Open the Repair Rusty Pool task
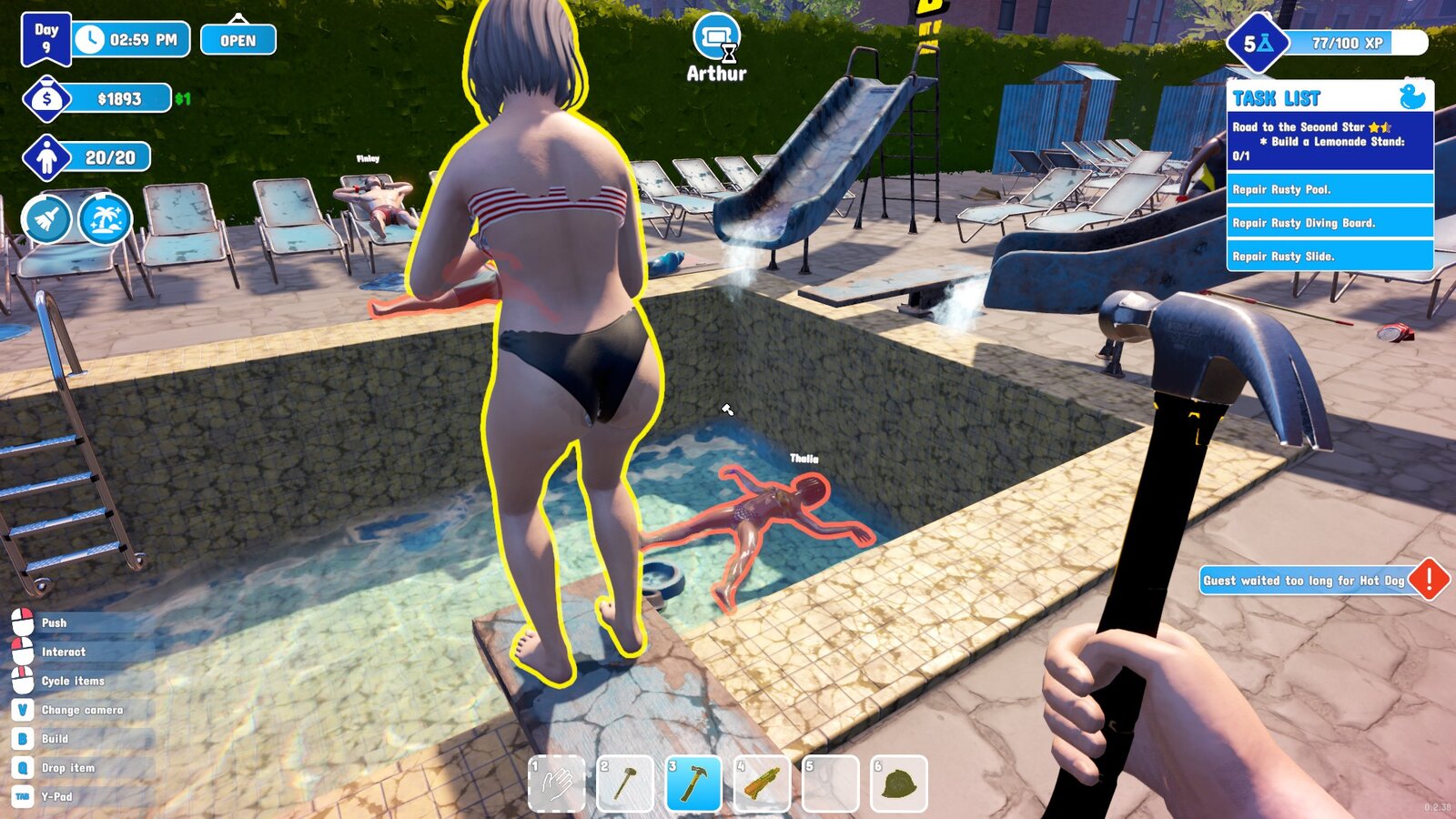Image resolution: width=1456 pixels, height=819 pixels. 1329,189
